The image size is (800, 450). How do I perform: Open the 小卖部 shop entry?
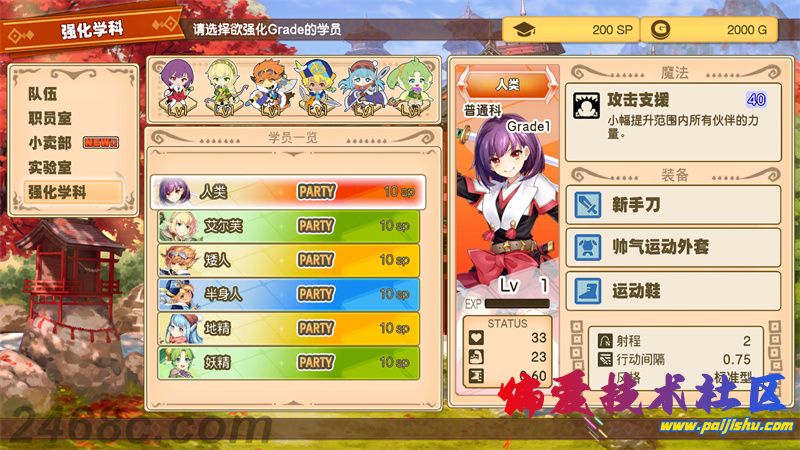tap(50, 142)
